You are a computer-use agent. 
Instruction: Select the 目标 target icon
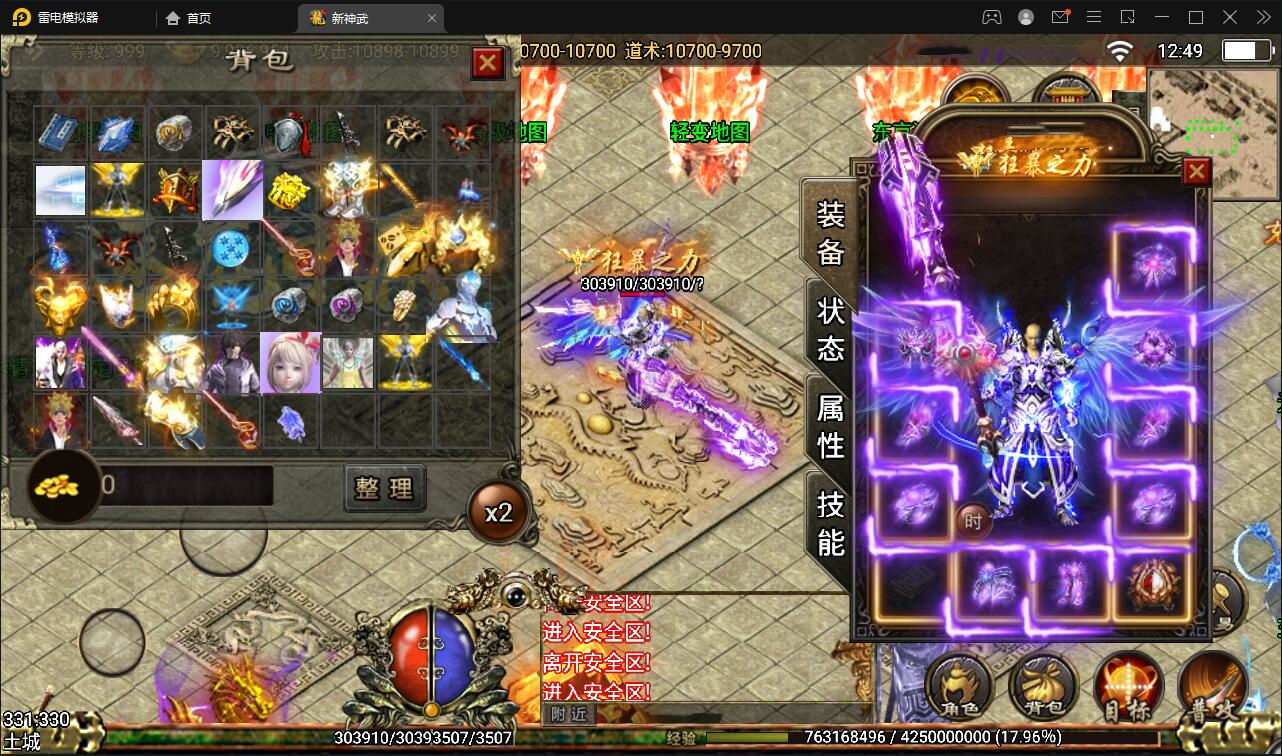point(1126,686)
